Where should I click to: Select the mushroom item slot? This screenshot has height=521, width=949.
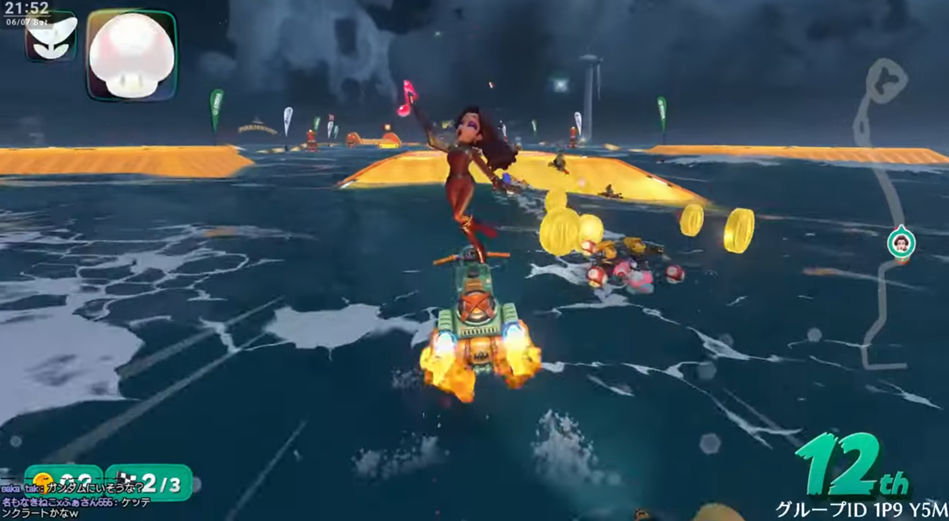tap(131, 54)
